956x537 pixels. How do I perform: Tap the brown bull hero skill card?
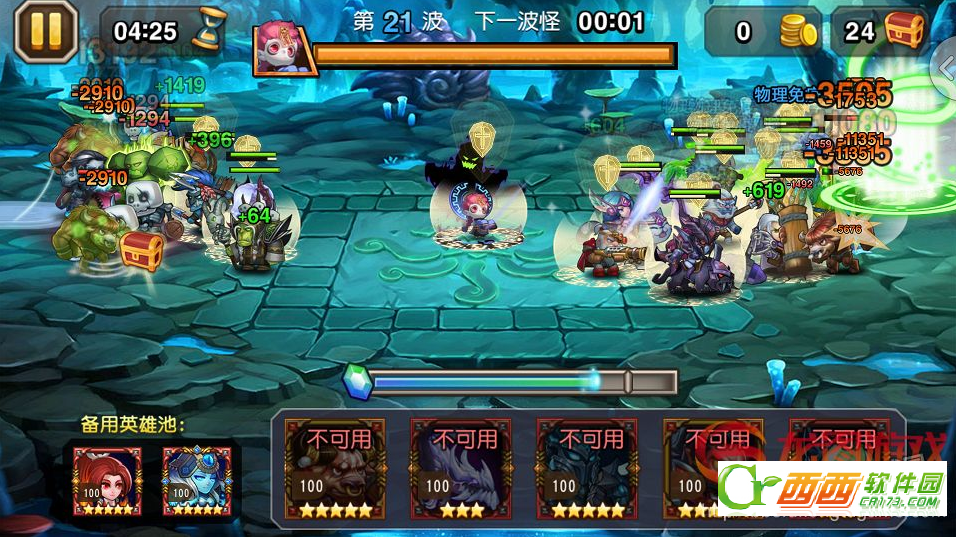[335, 467]
